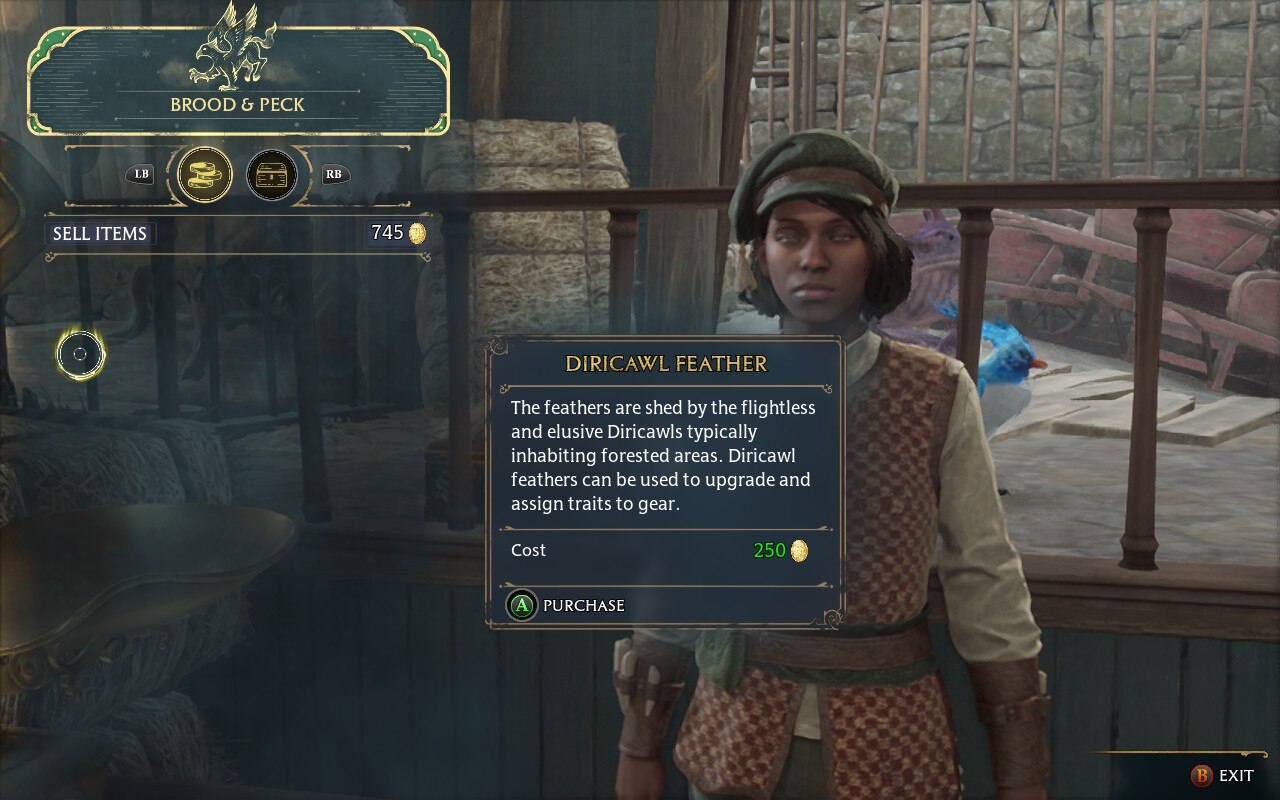Viewport: 1280px width, 800px height.
Task: Cycle shop tabs with the RB bumper
Action: tap(335, 174)
